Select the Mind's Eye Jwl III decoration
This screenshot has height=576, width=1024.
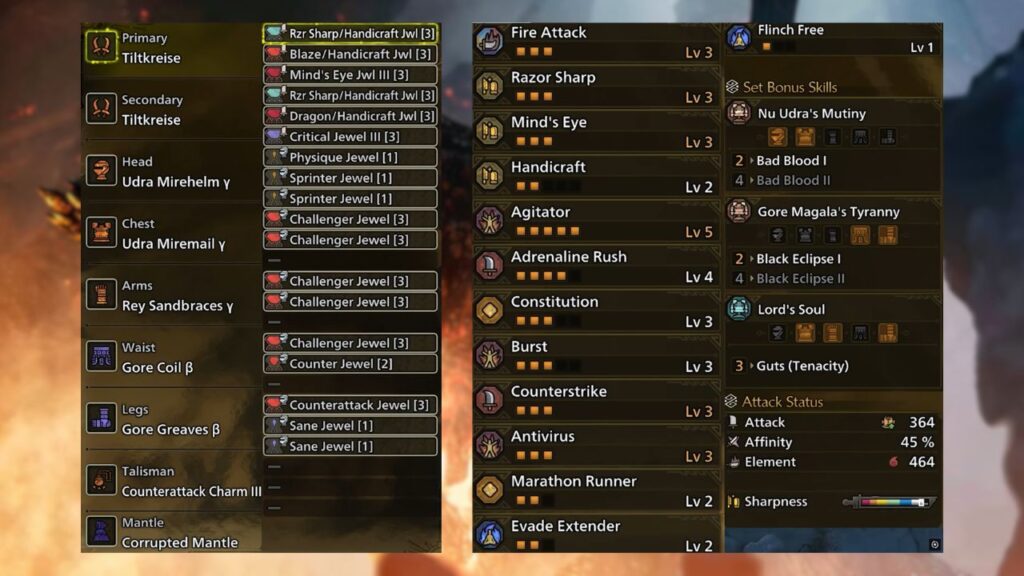coord(350,75)
